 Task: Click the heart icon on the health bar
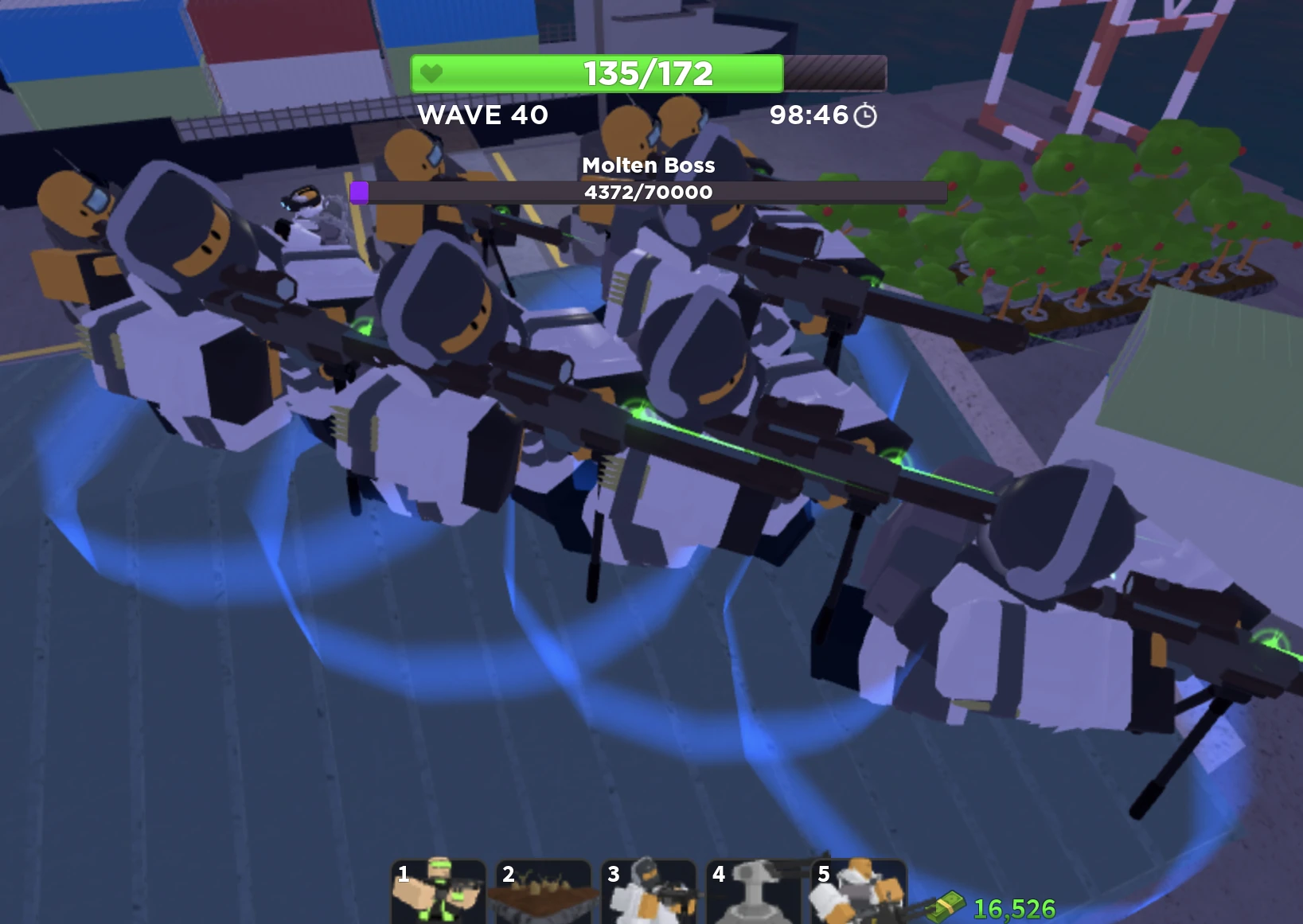point(431,74)
